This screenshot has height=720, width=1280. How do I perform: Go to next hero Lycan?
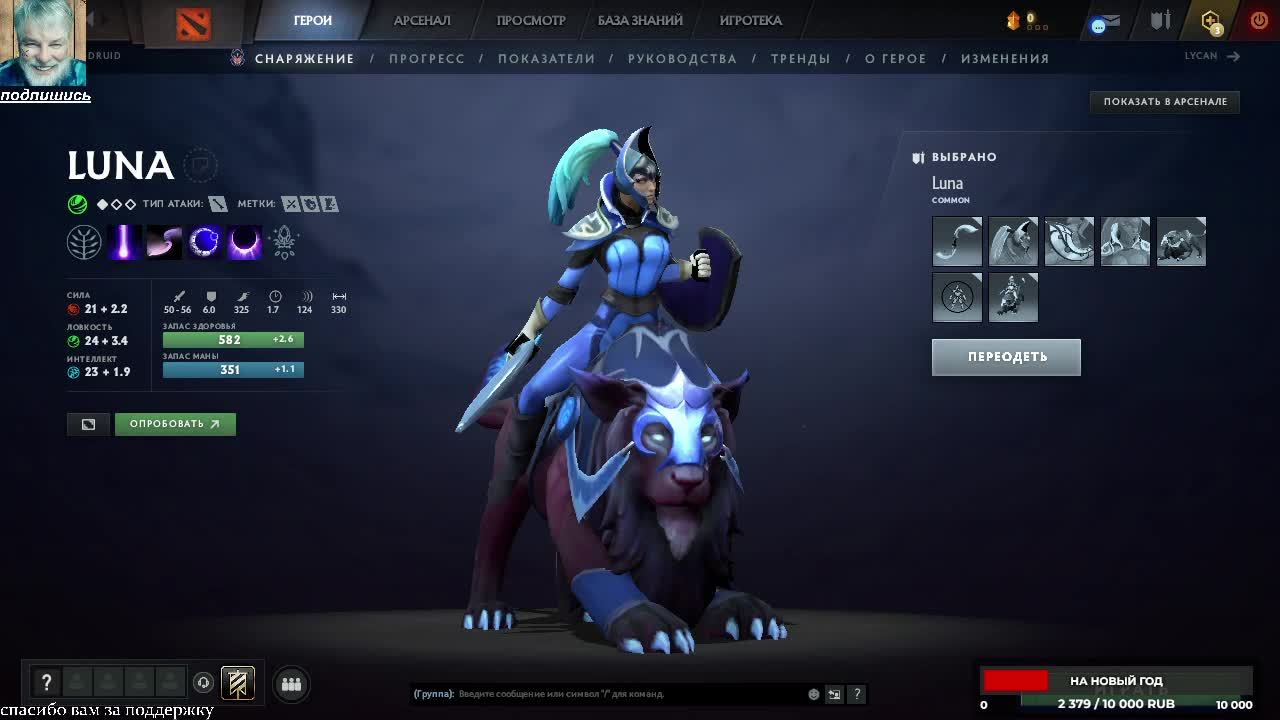pos(1212,56)
